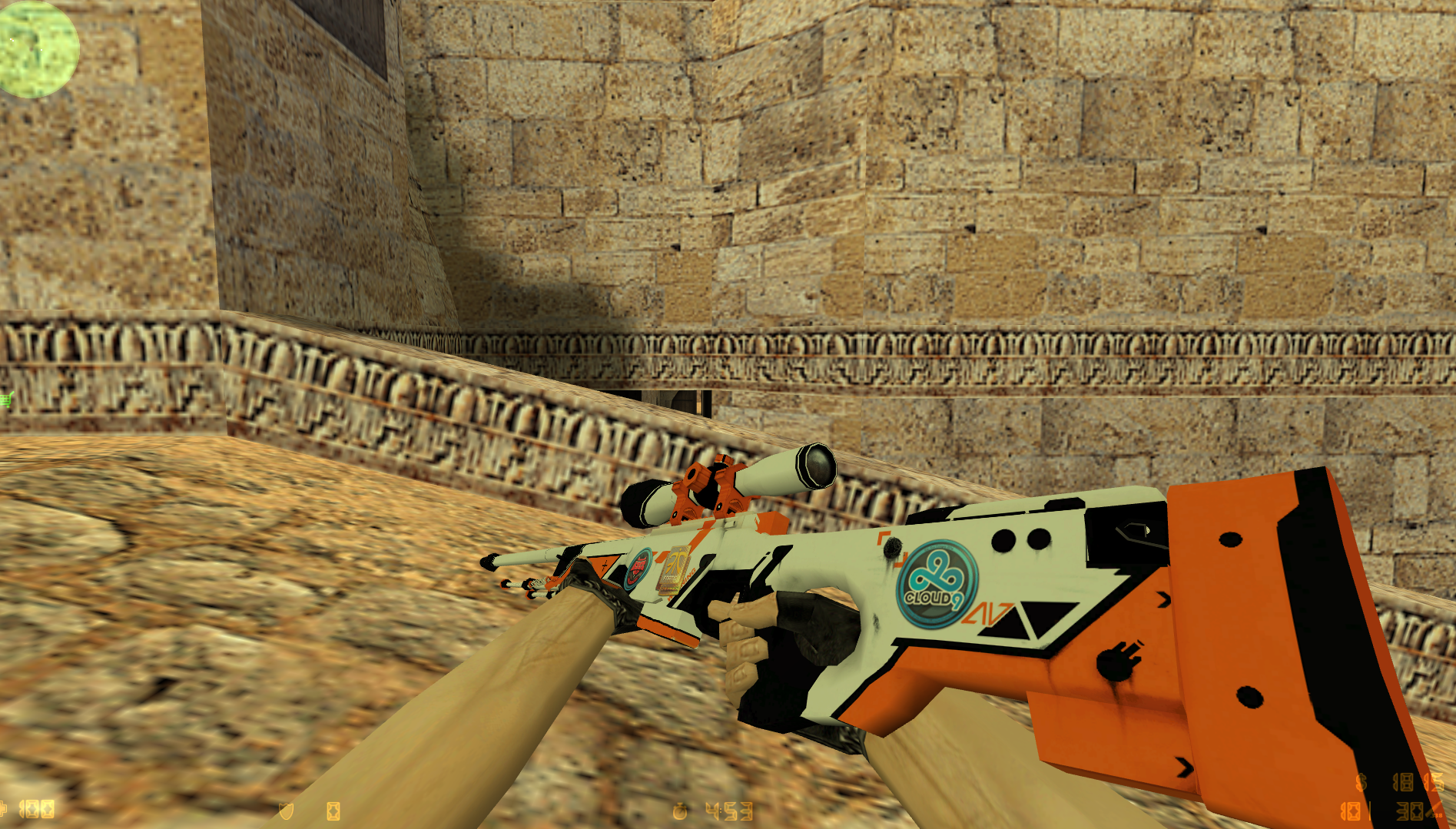The image size is (1456, 829).
Task: Select the green shopping cart buy-zone icon
Action: [x=7, y=400]
